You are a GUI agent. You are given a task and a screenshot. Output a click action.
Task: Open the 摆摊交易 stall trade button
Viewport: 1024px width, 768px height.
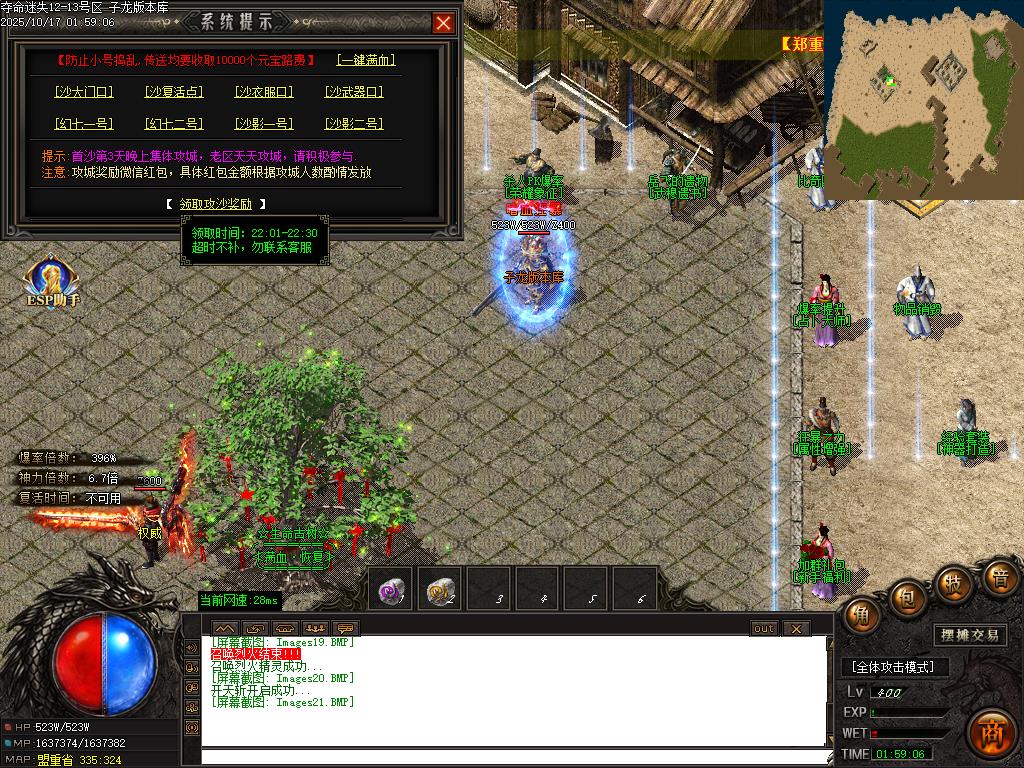point(970,635)
